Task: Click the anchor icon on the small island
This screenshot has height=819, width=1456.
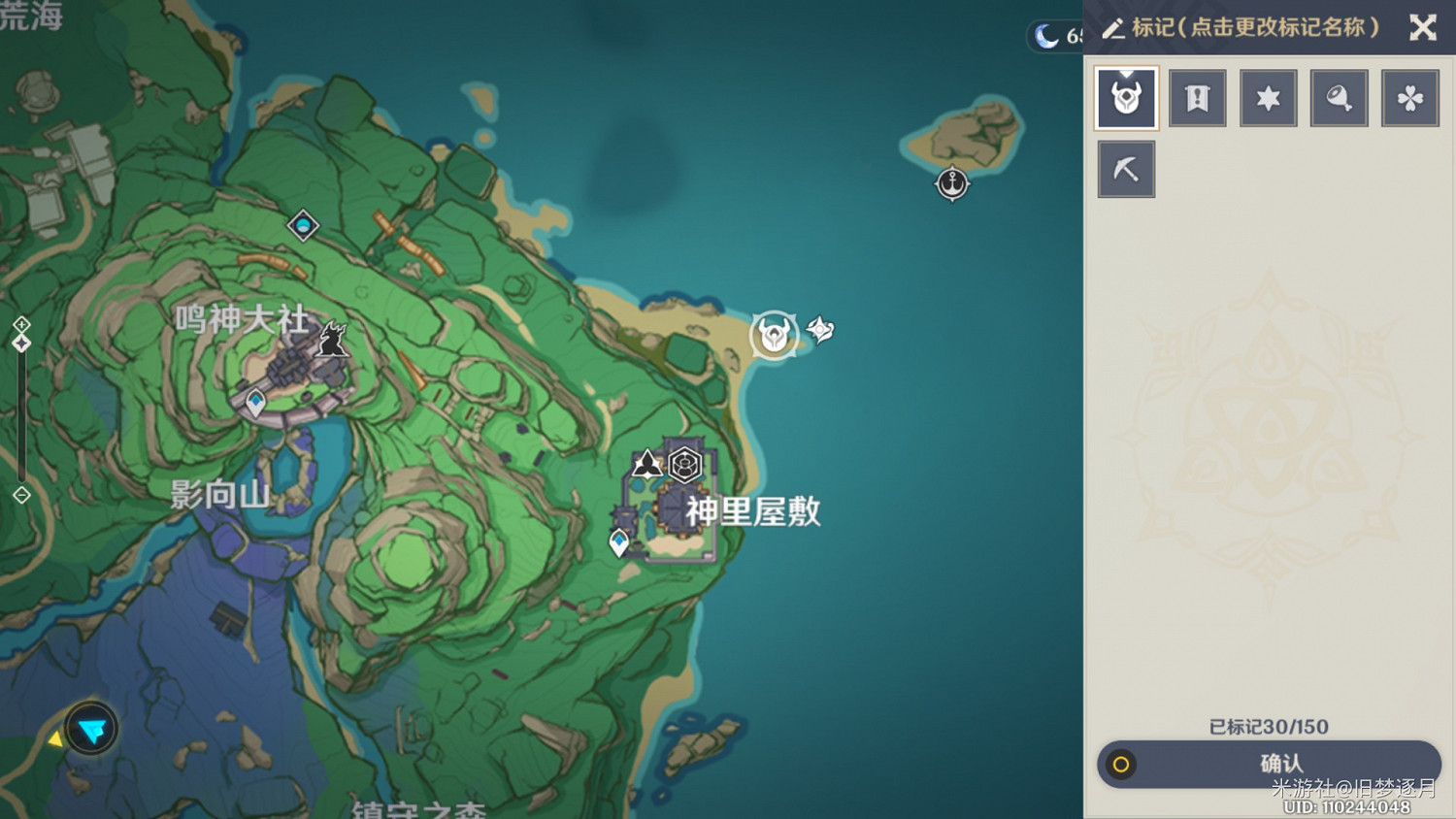Action: [x=951, y=182]
